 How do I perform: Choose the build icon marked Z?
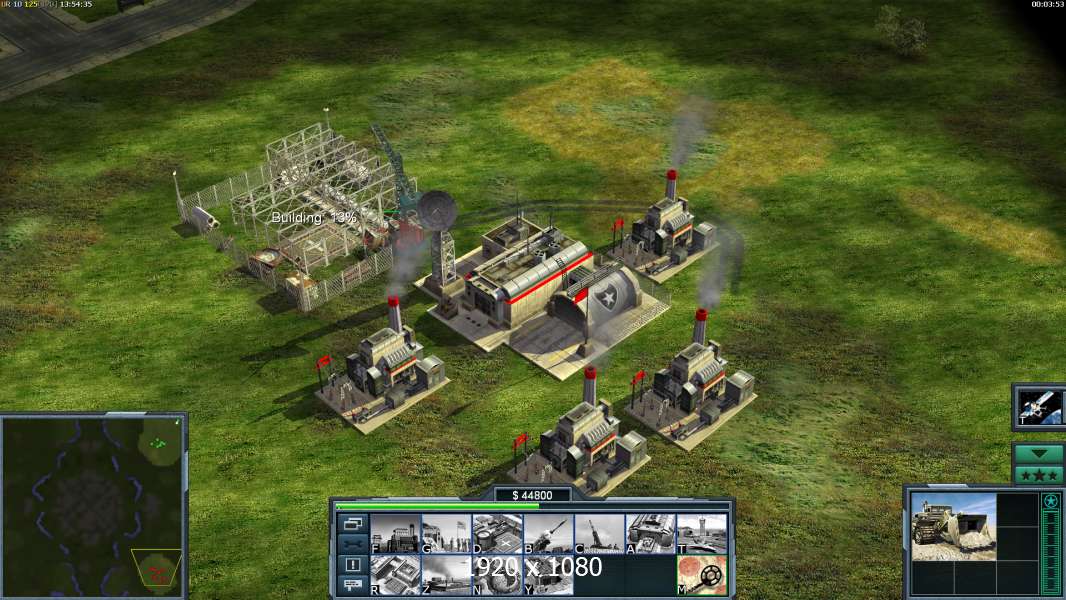(446, 575)
